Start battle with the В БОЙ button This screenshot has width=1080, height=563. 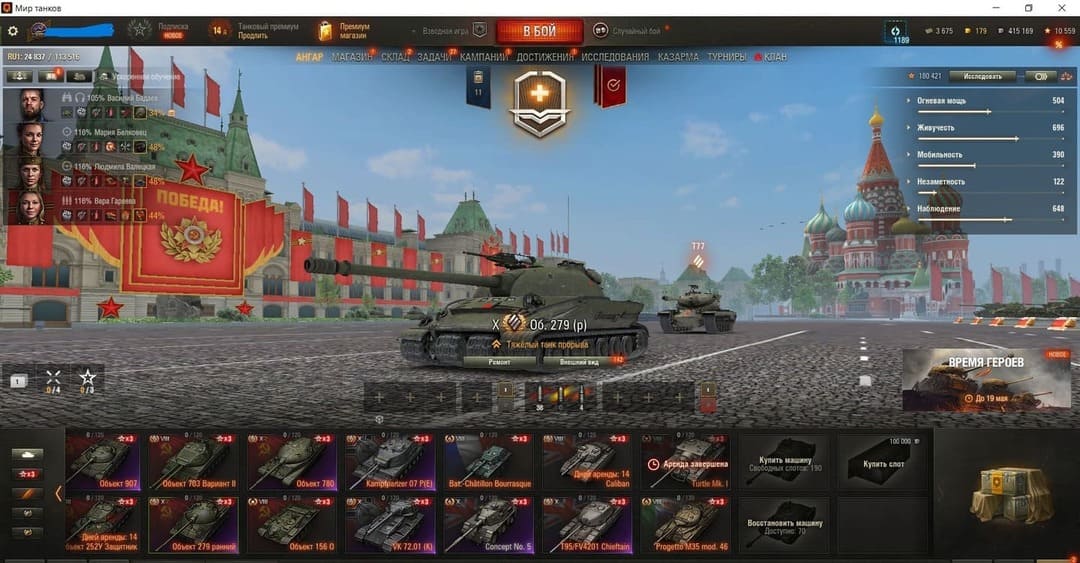coord(539,30)
